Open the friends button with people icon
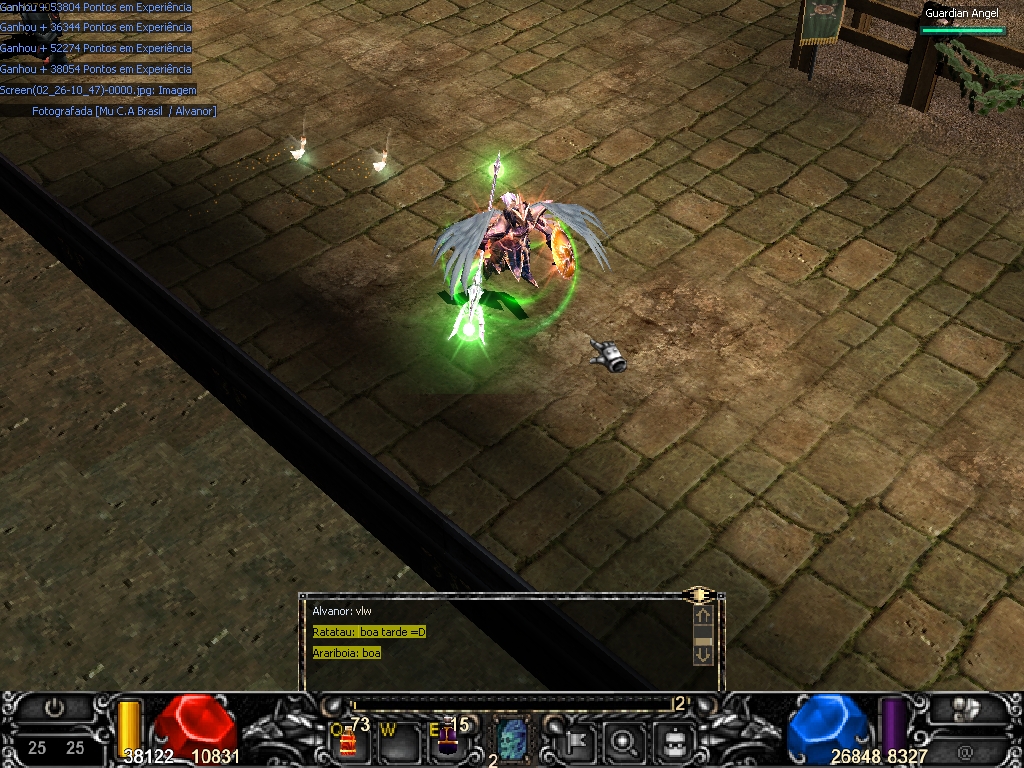 tap(964, 709)
